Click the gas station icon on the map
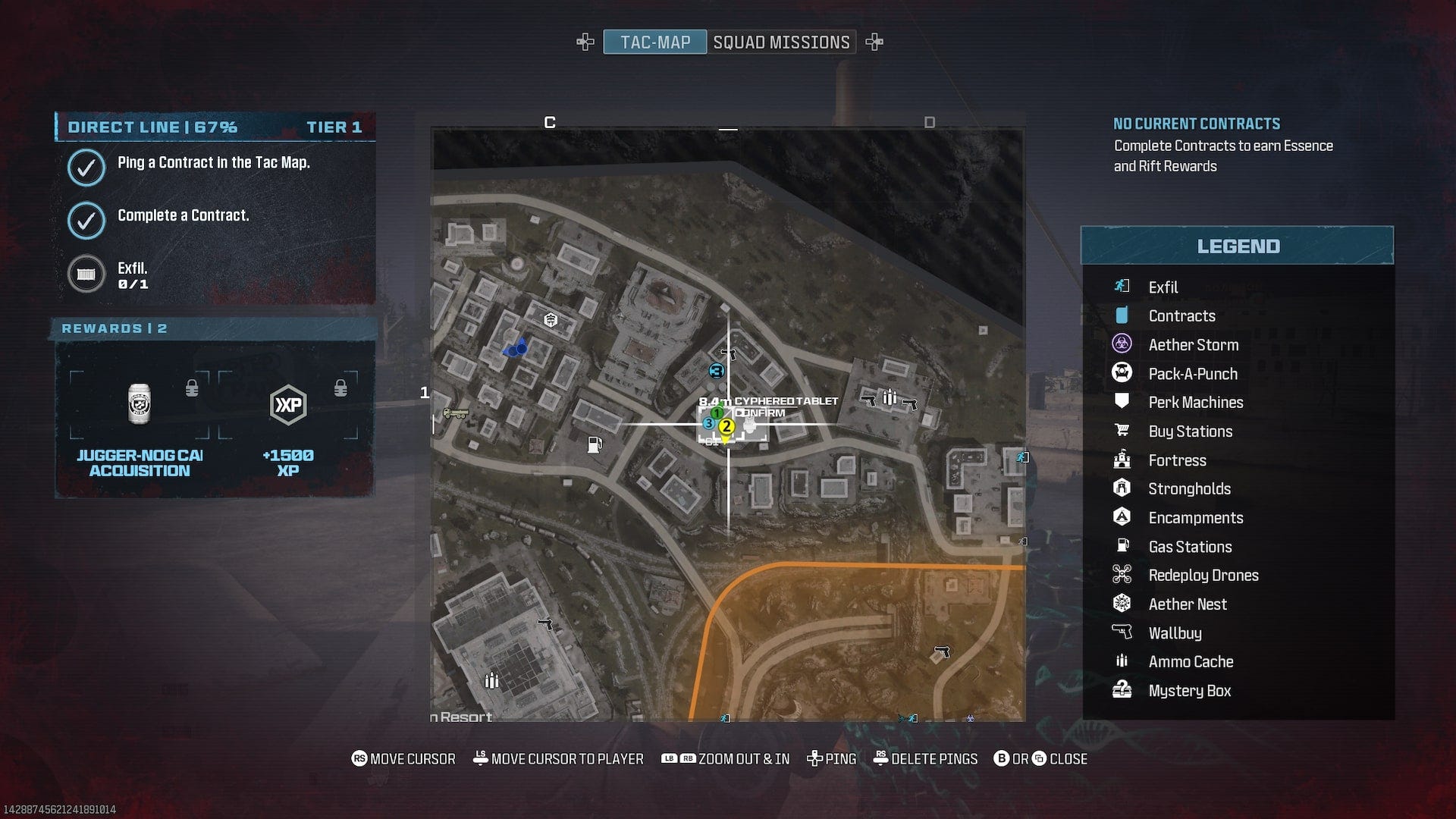This screenshot has width=1456, height=819. tap(595, 444)
